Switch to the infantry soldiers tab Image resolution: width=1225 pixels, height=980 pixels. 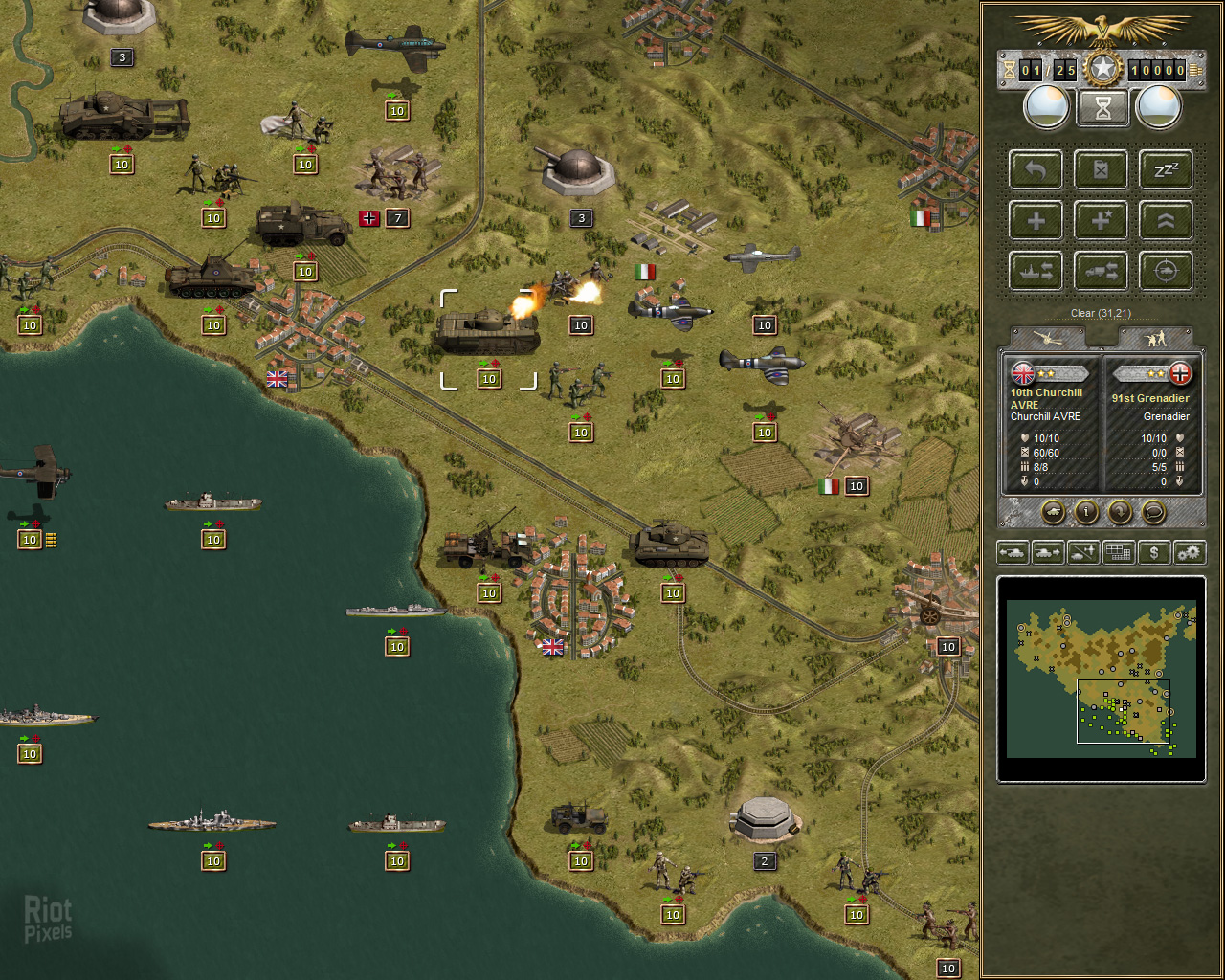click(1156, 338)
